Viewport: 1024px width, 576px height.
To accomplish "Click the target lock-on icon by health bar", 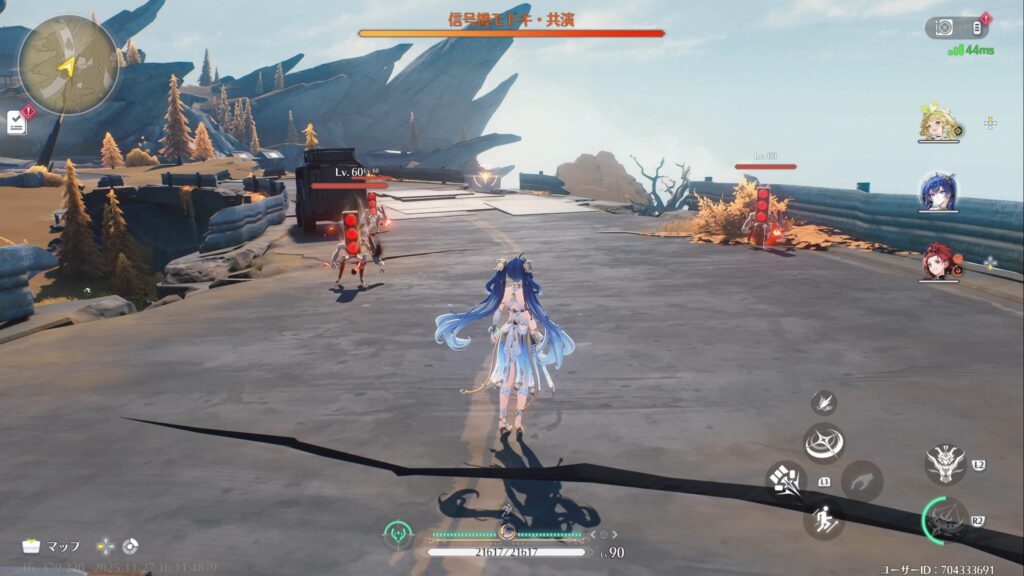I will pyautogui.click(x=398, y=535).
